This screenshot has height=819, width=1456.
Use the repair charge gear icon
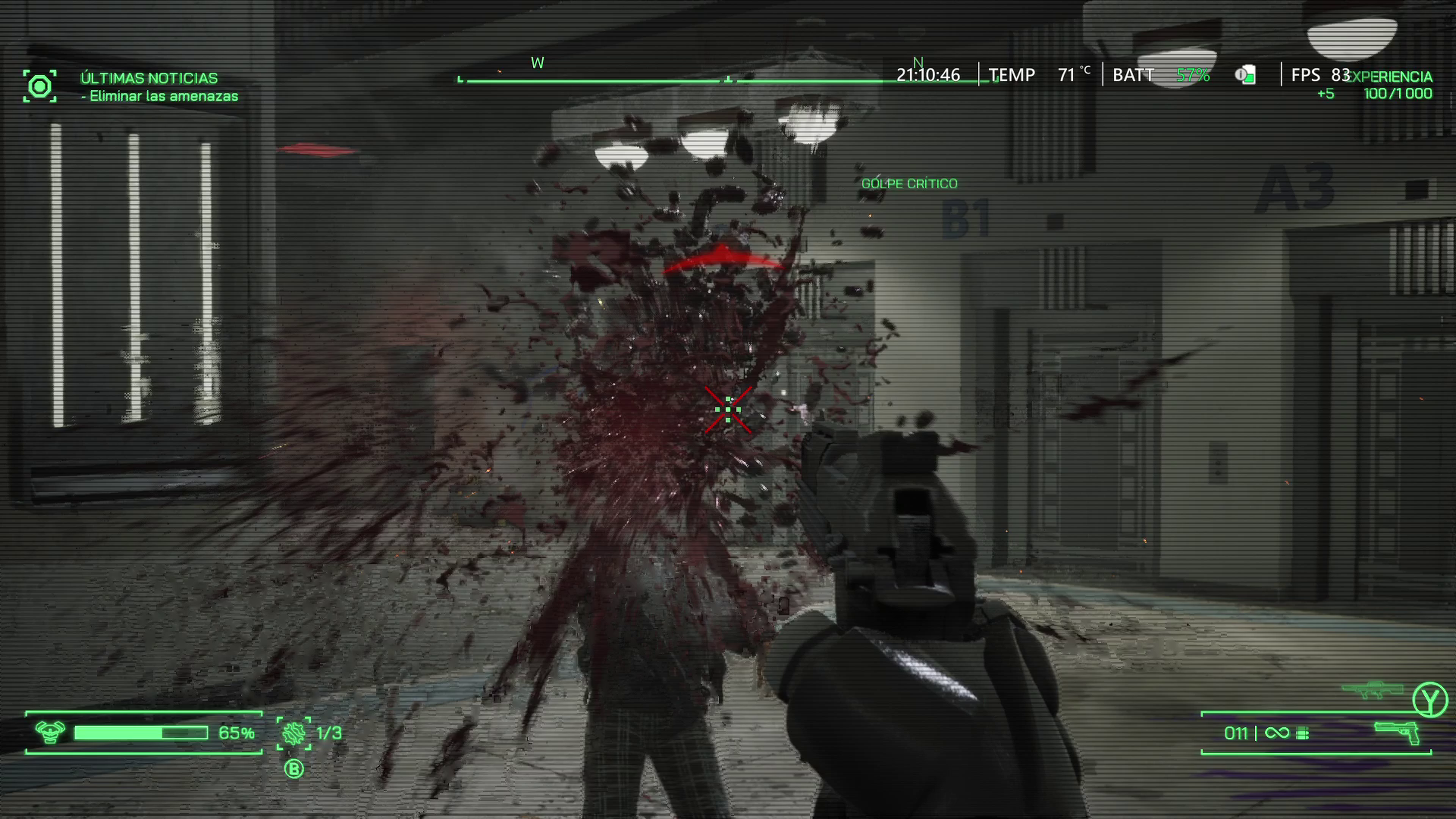point(294,733)
